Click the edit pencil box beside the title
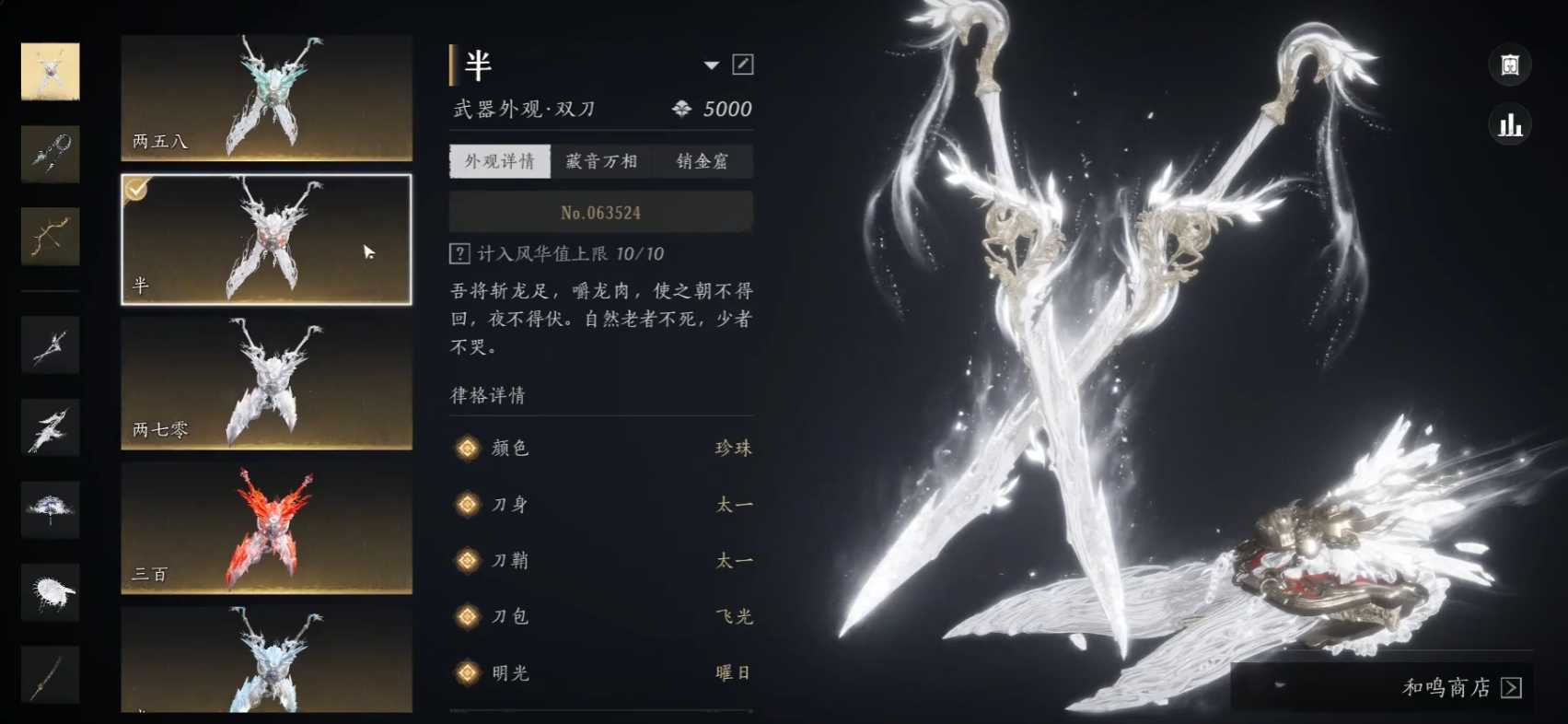Screen dimensions: 1568x724 click(742, 64)
